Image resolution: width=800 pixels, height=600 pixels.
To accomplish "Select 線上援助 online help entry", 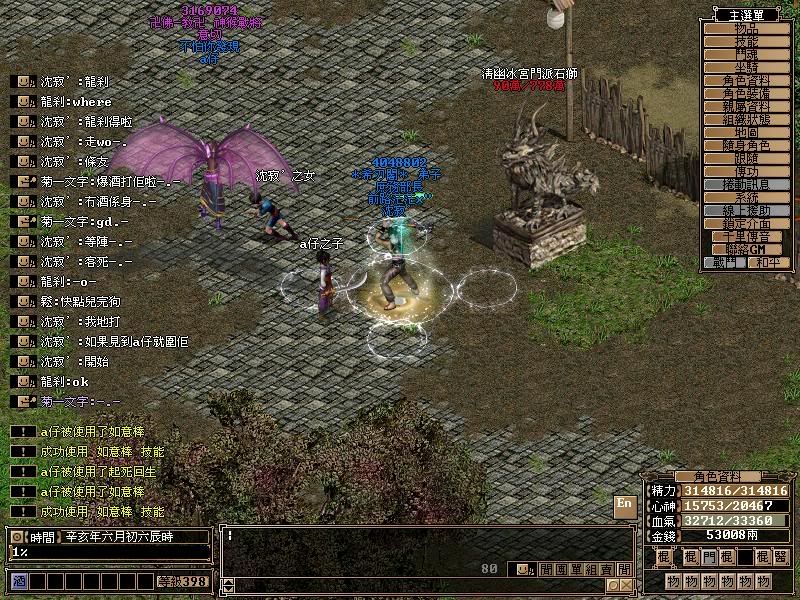I will (746, 211).
